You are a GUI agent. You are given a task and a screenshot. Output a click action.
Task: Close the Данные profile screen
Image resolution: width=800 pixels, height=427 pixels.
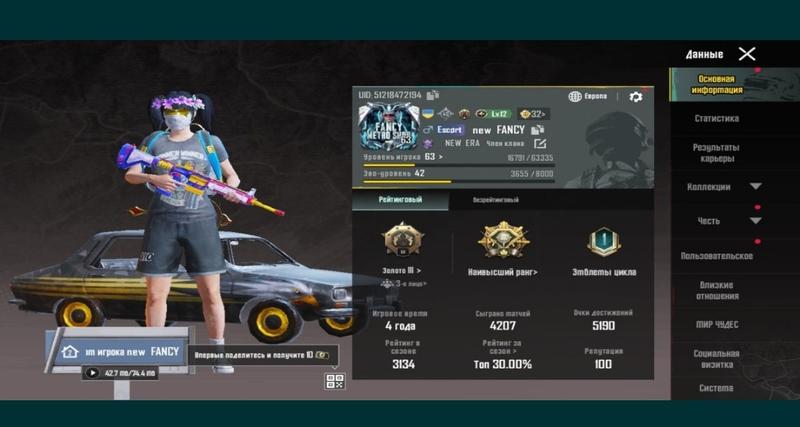point(747,54)
